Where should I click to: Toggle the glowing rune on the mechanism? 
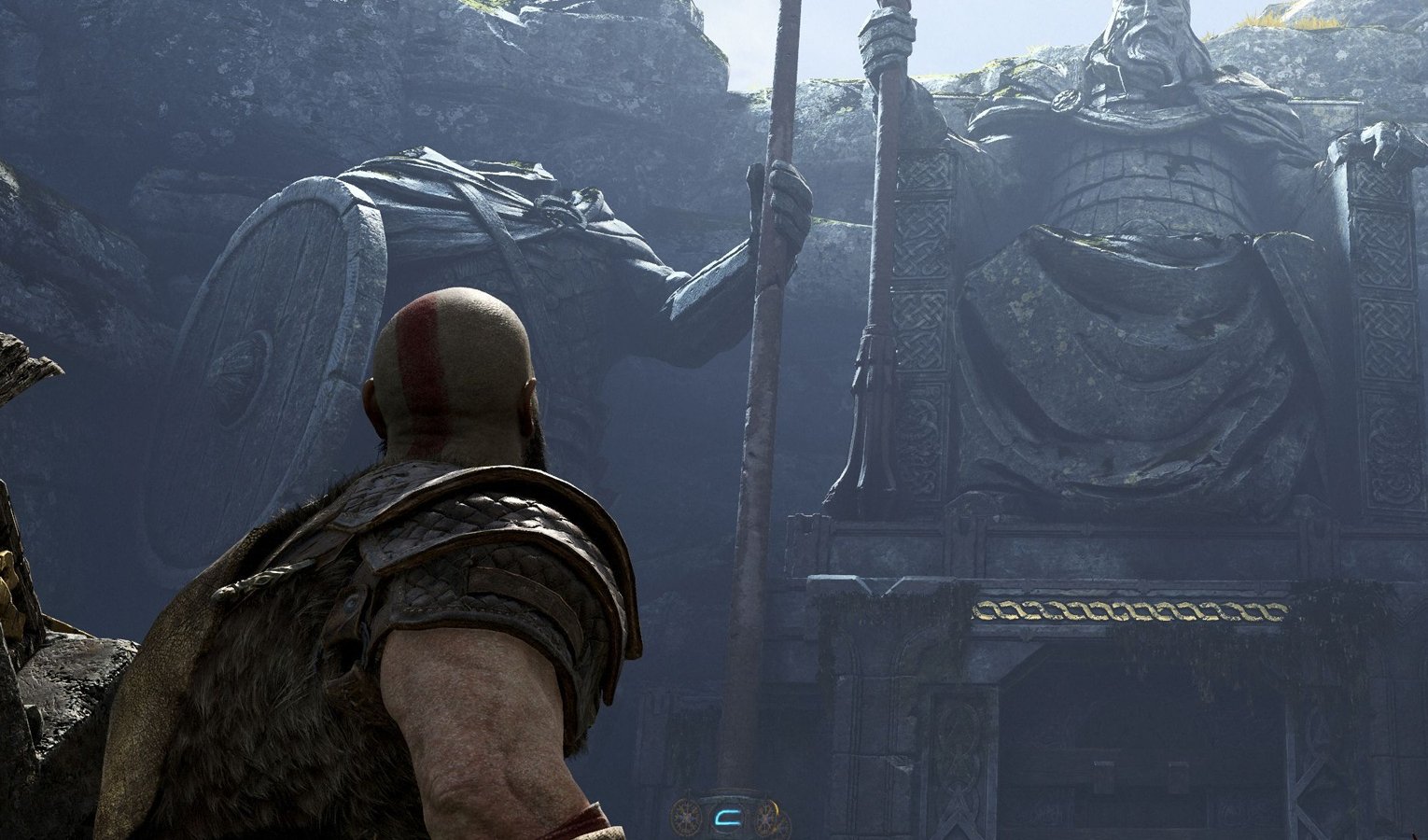click(x=728, y=817)
